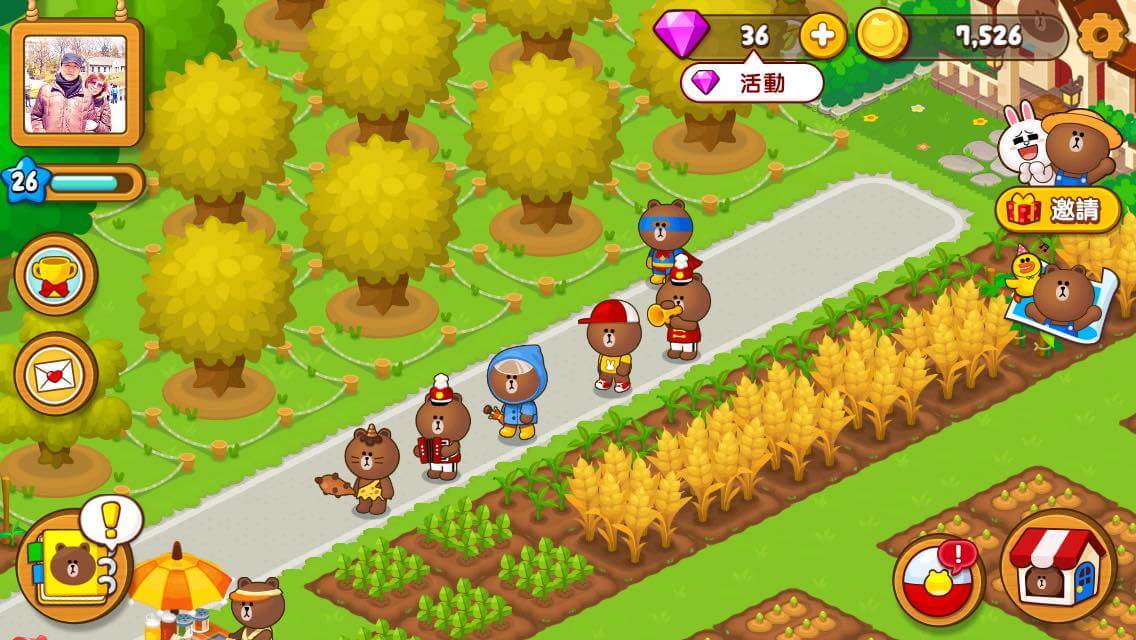Open the capsule ball button with alert
This screenshot has width=1136, height=640.
click(938, 579)
